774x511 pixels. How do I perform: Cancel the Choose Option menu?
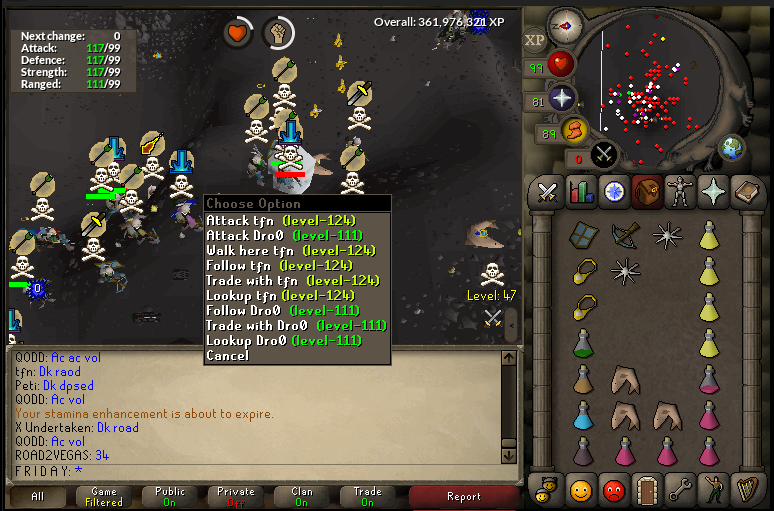pyautogui.click(x=227, y=355)
